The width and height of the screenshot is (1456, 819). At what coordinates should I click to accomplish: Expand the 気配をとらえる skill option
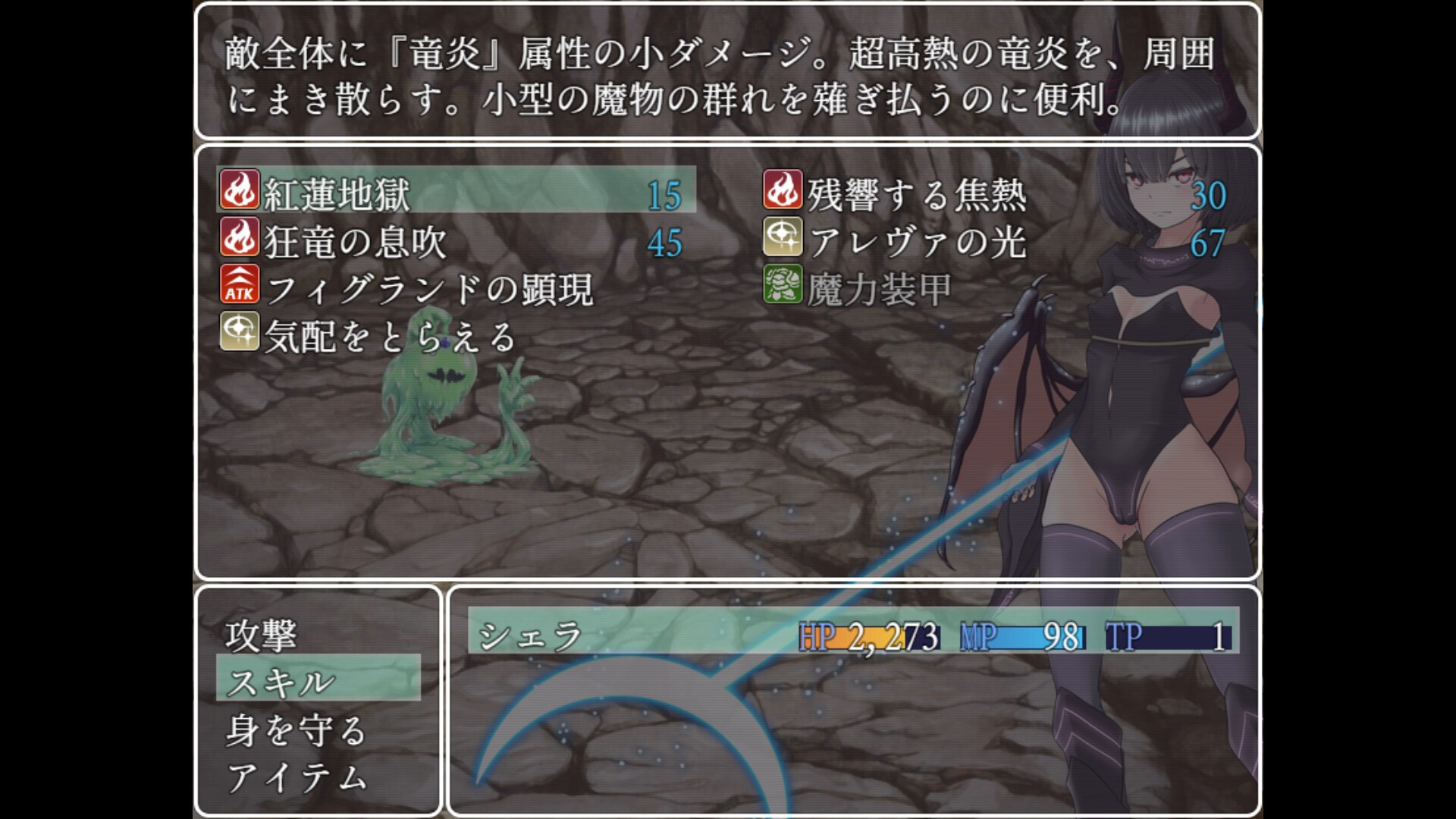[387, 340]
